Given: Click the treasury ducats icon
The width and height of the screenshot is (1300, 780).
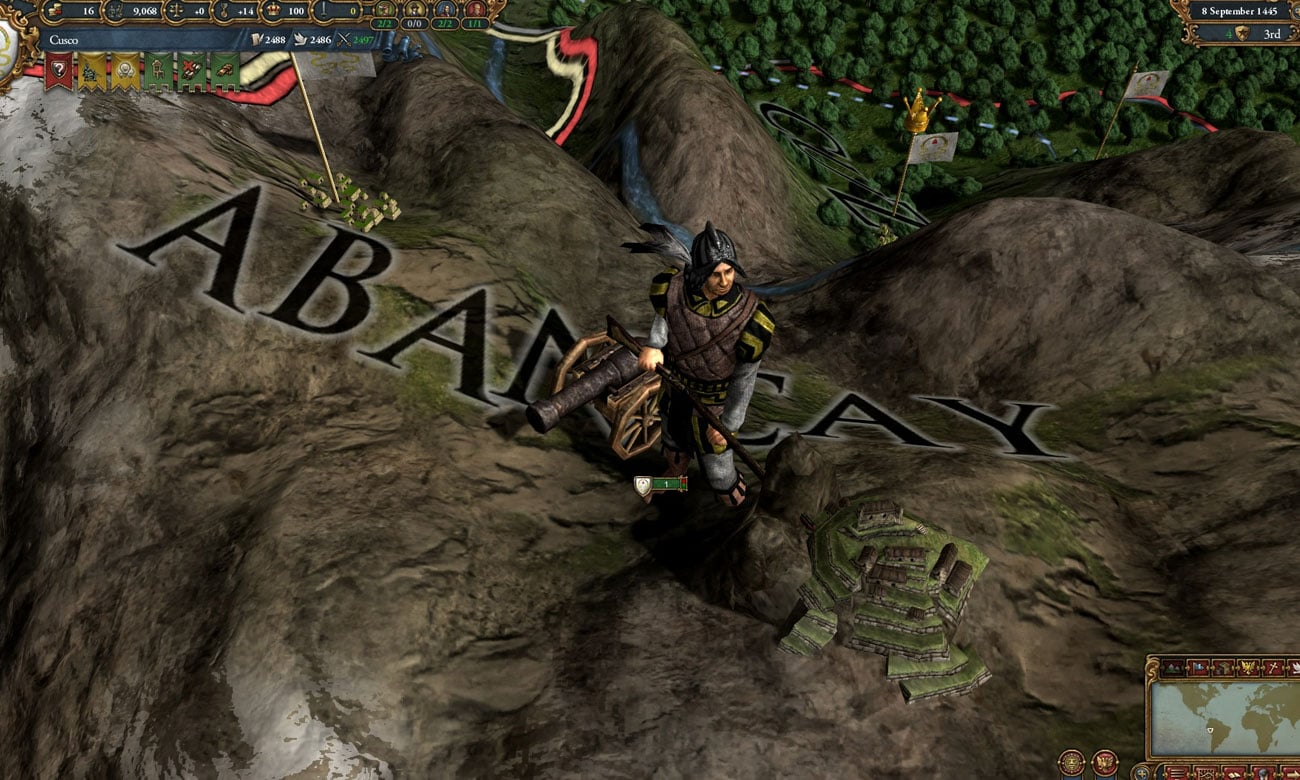Looking at the screenshot, I should (x=54, y=11).
